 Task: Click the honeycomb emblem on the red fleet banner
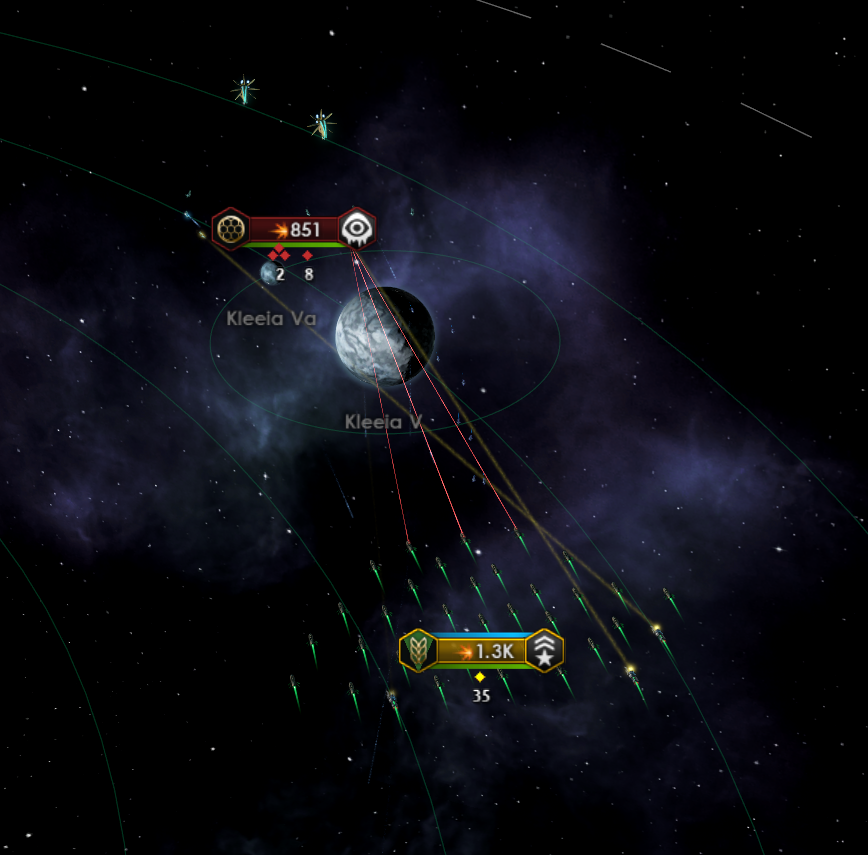pyautogui.click(x=232, y=230)
